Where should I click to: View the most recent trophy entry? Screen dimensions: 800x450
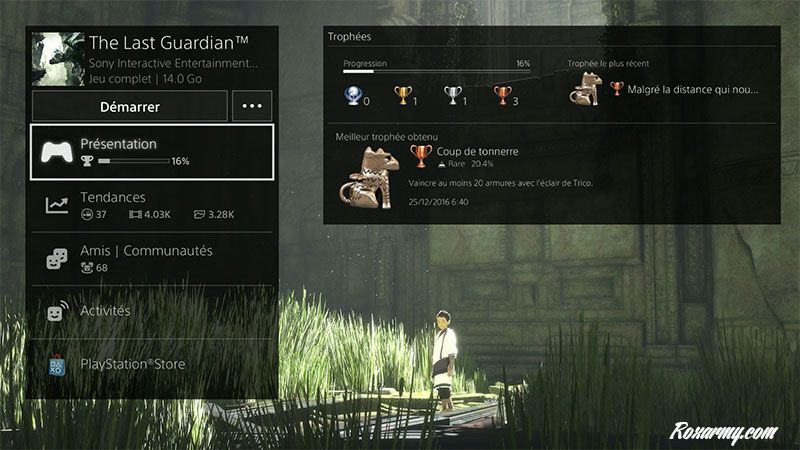point(665,89)
